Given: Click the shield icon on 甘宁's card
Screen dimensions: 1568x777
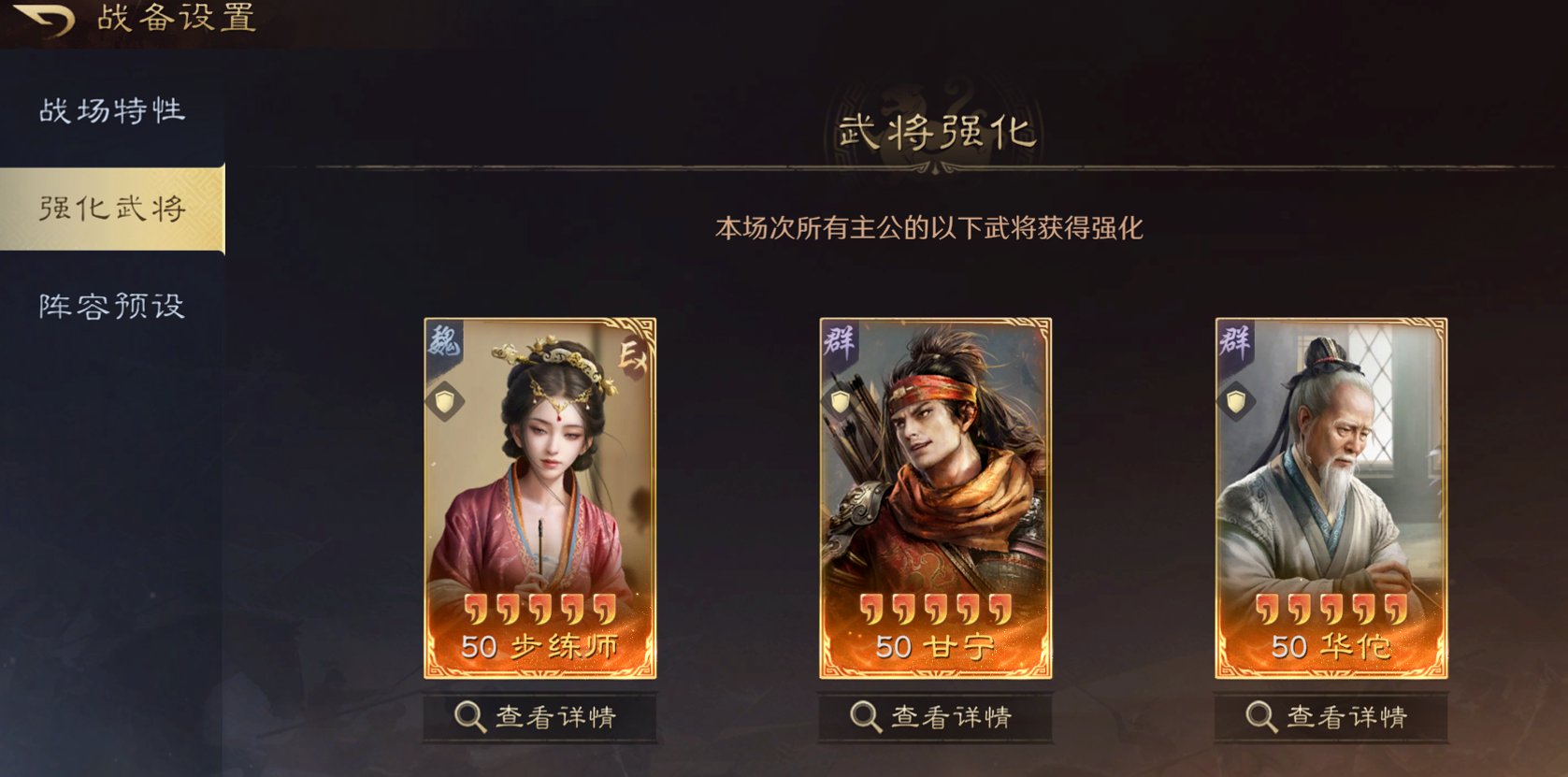Looking at the screenshot, I should pyautogui.click(x=842, y=400).
